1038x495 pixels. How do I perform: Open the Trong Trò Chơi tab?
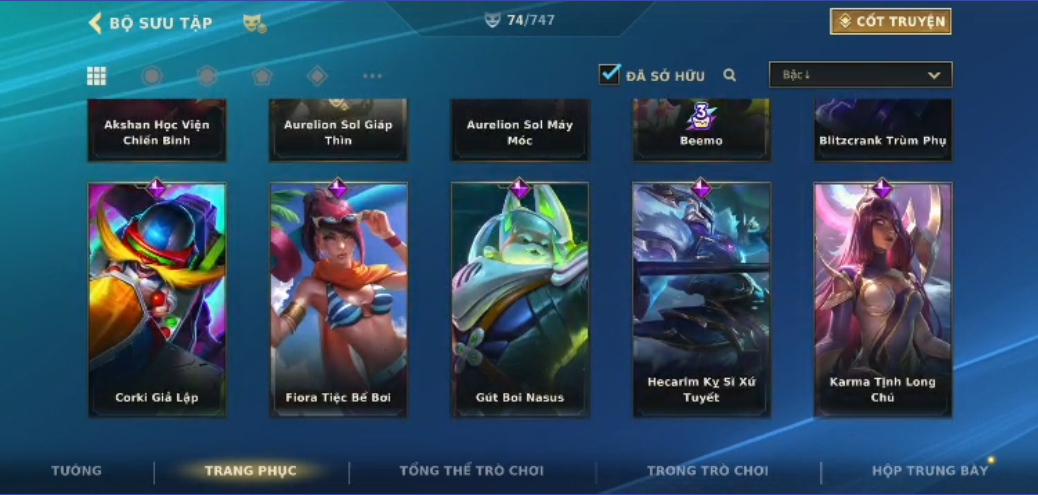(707, 471)
